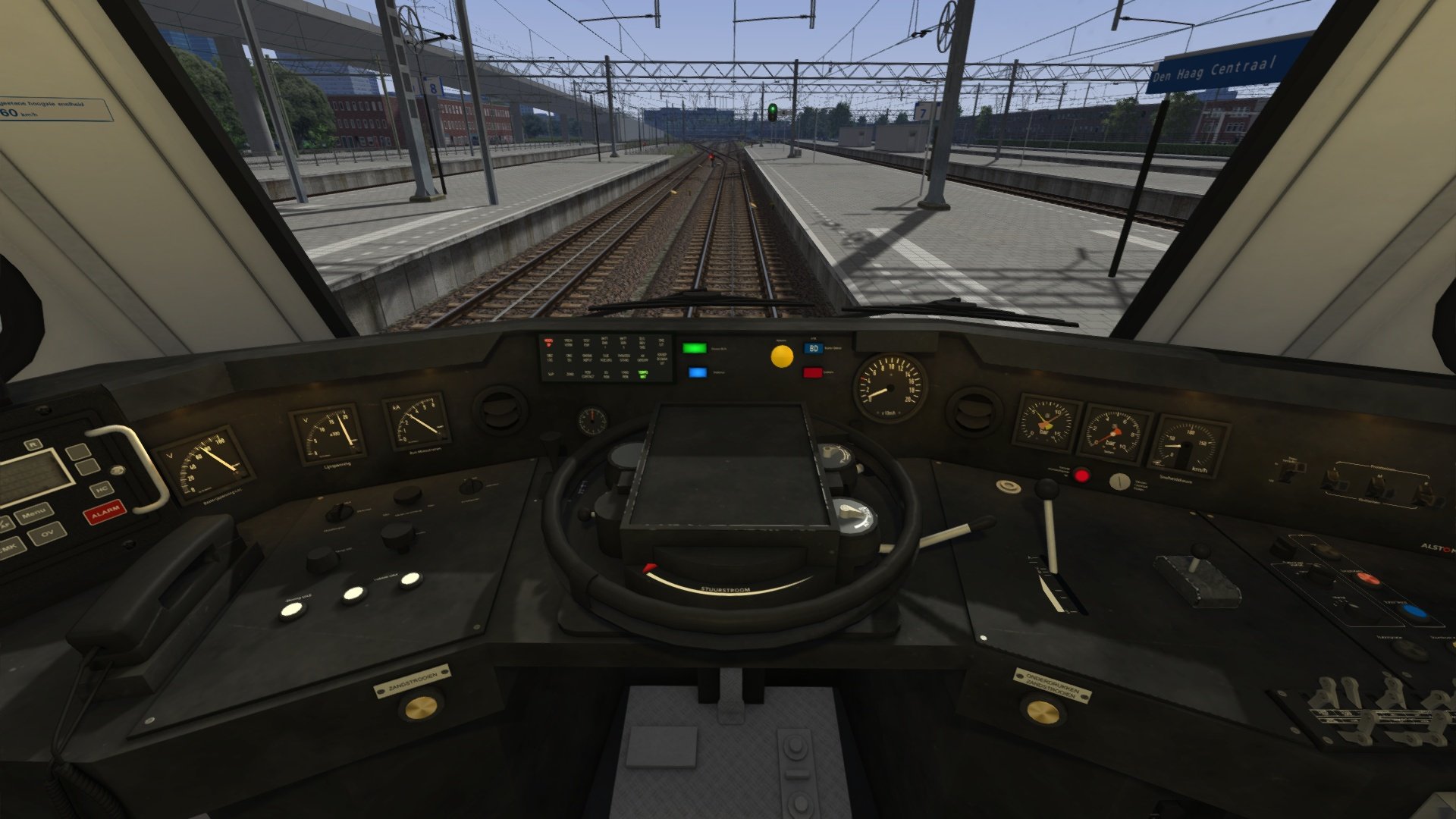This screenshot has width=1456, height=819.
Task: Push the yellow round button on the dashboard
Action: click(x=782, y=356)
